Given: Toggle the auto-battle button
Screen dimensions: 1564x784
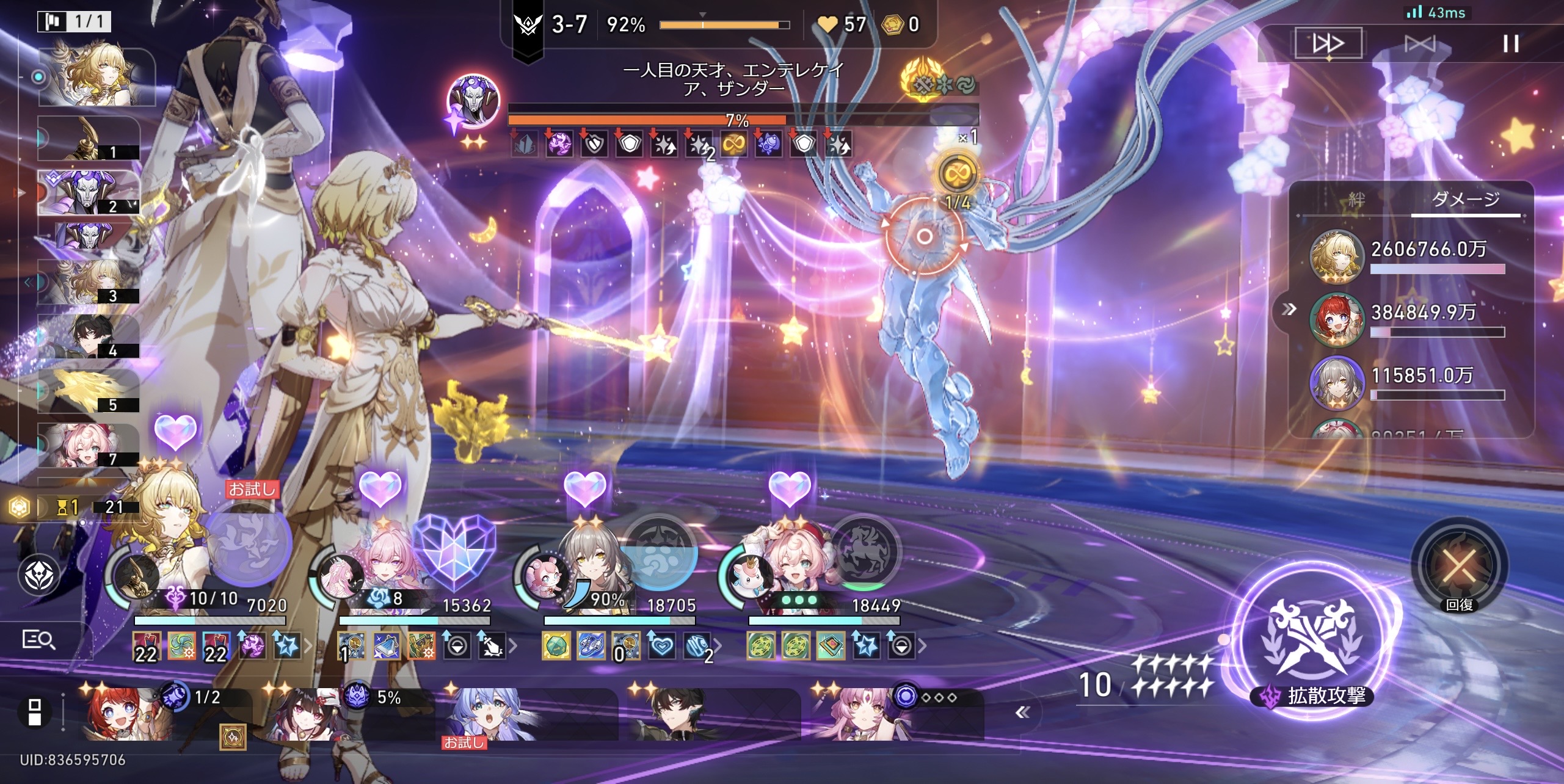Looking at the screenshot, I should pos(1419,43).
